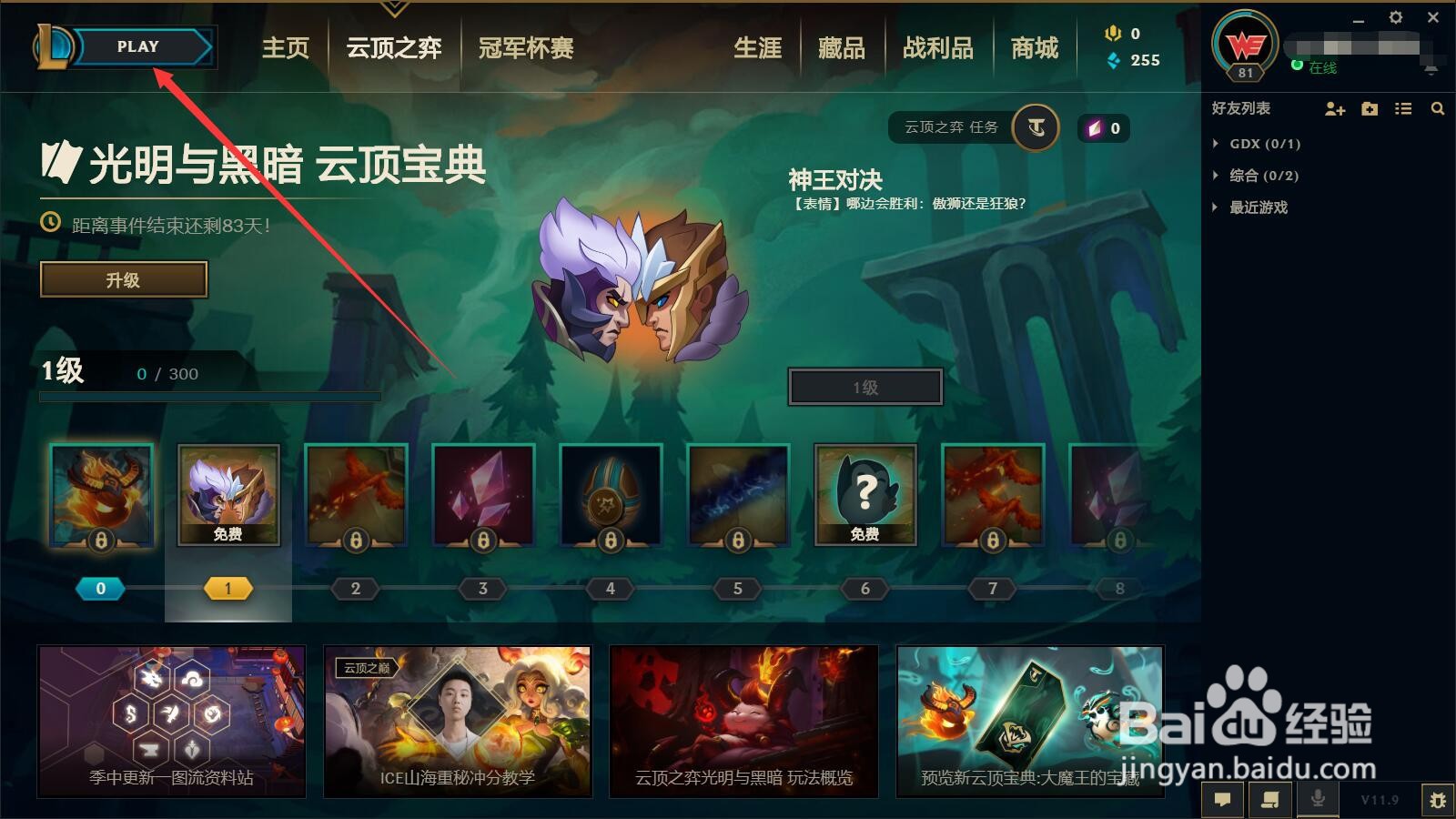Switch to the 主页 tab

pos(285,48)
